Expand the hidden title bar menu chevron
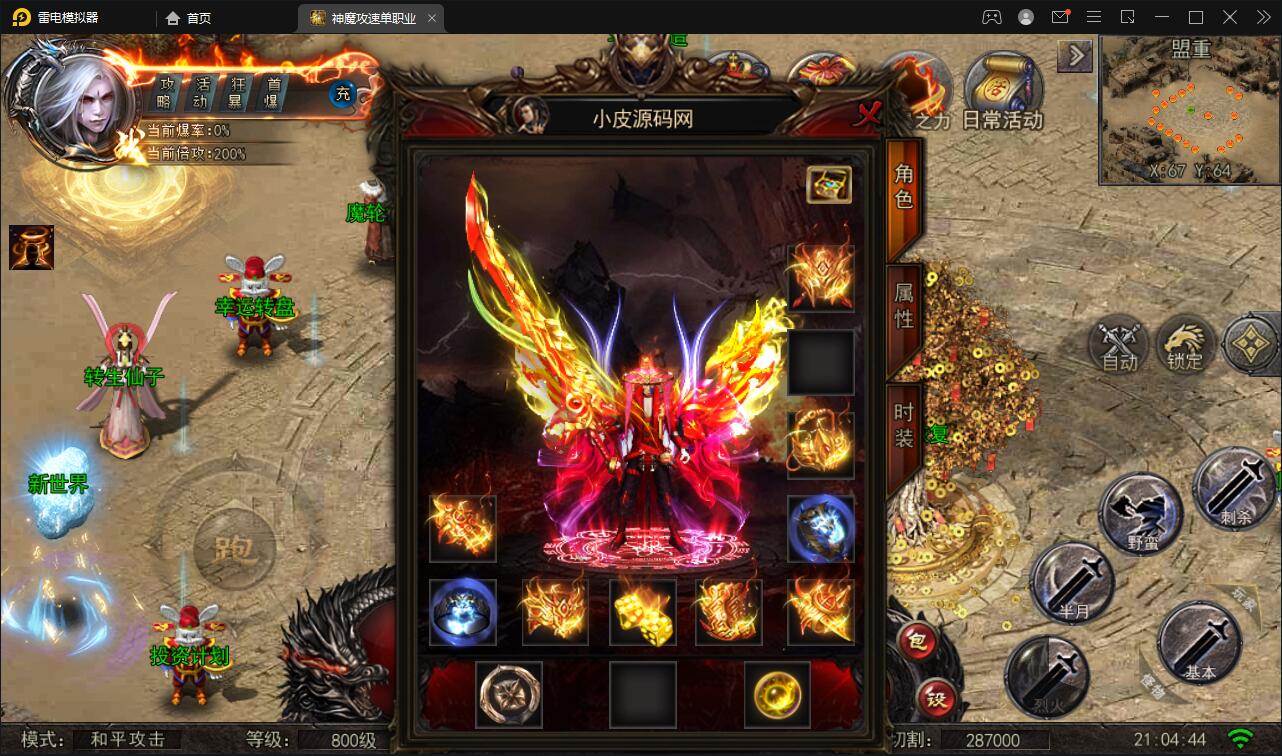 click(x=1265, y=17)
